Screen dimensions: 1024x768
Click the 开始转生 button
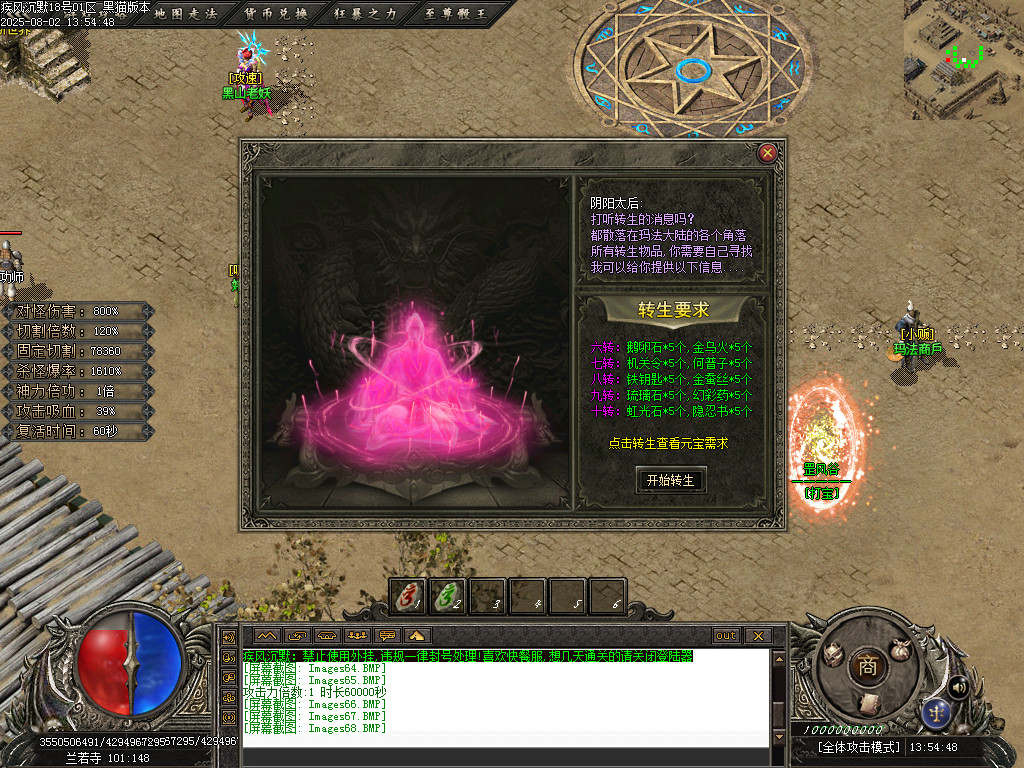pos(670,480)
